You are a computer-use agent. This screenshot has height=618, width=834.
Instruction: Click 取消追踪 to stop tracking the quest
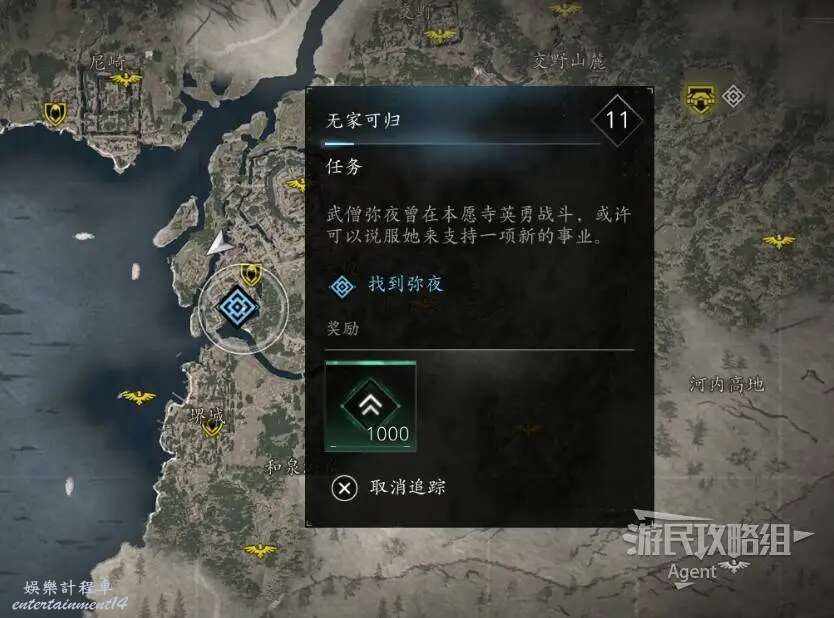(391, 487)
